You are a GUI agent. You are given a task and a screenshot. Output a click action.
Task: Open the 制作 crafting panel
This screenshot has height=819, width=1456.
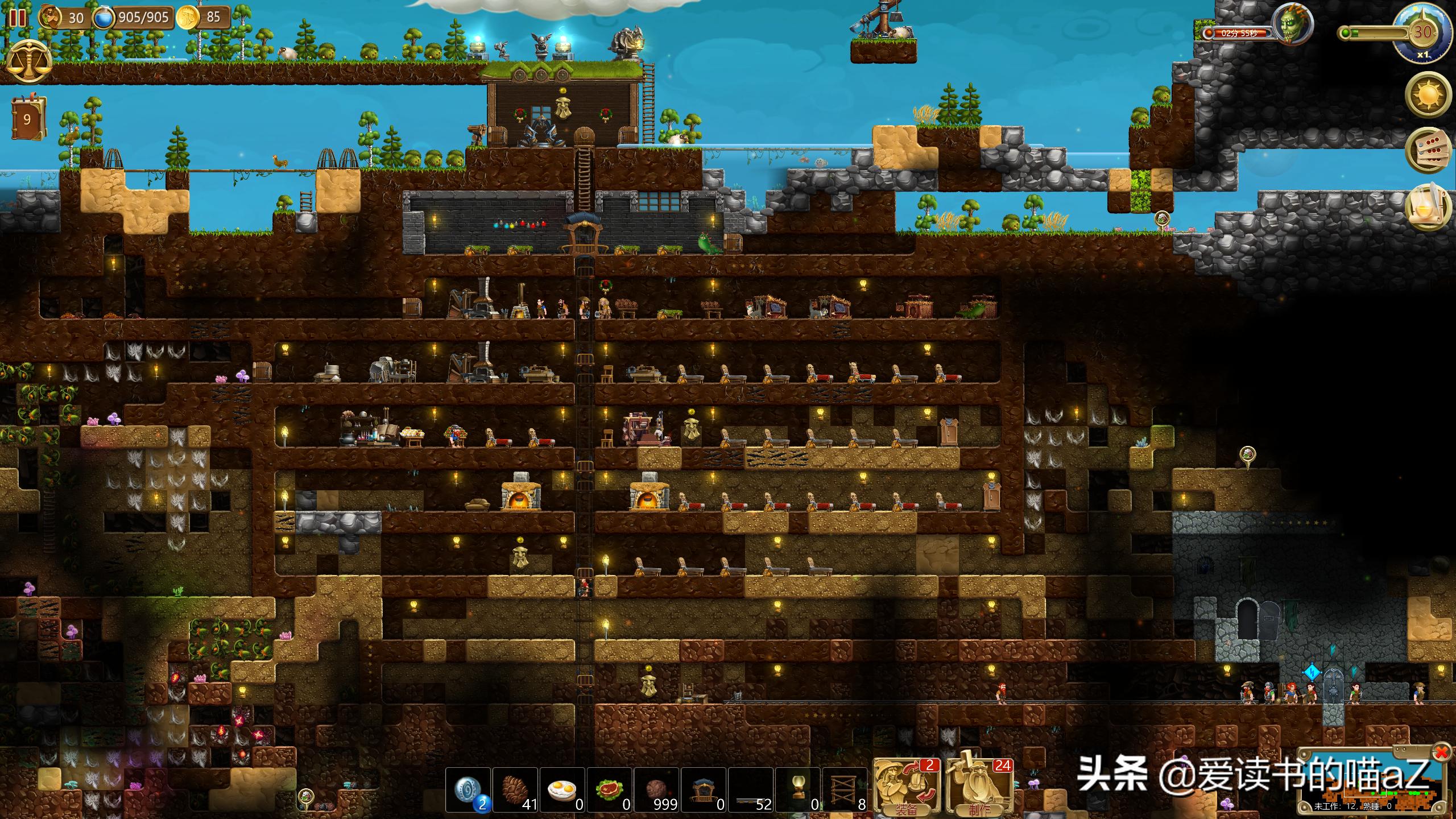tap(979, 788)
